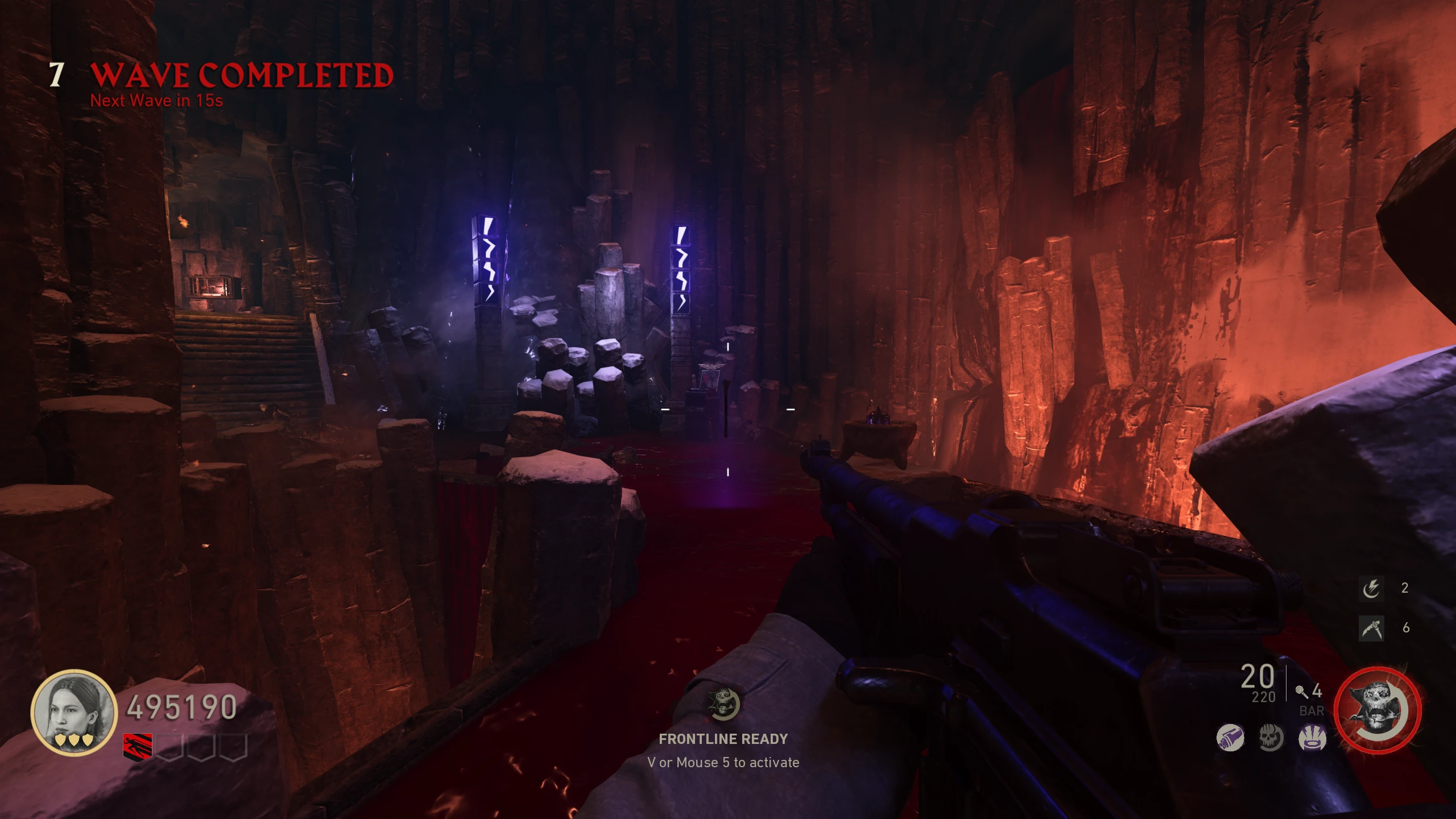Image resolution: width=1456 pixels, height=819 pixels.
Task: Click the player character portrait
Action: click(x=73, y=712)
